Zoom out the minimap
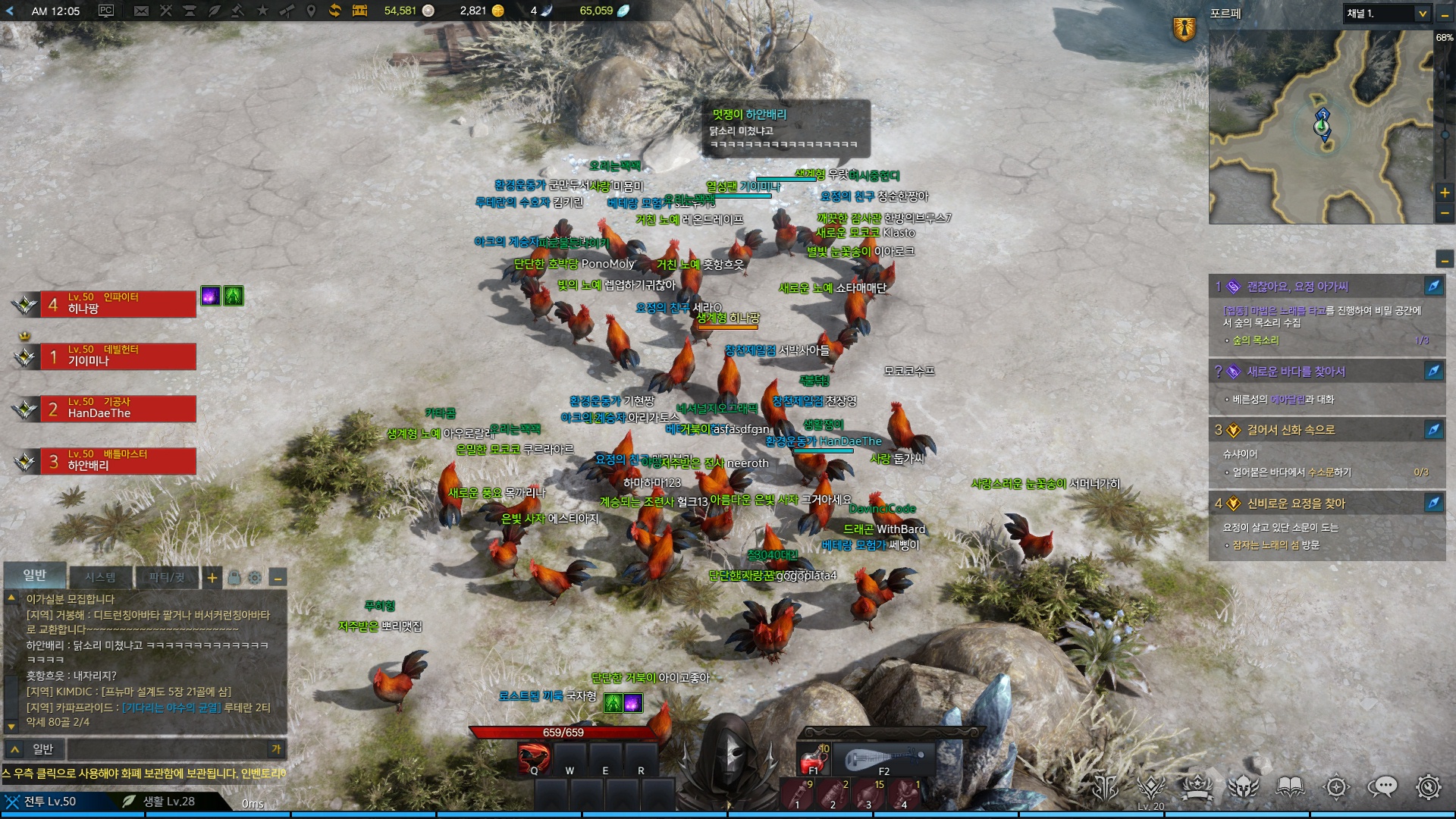Screen dimensions: 1456x819 click(x=1445, y=214)
